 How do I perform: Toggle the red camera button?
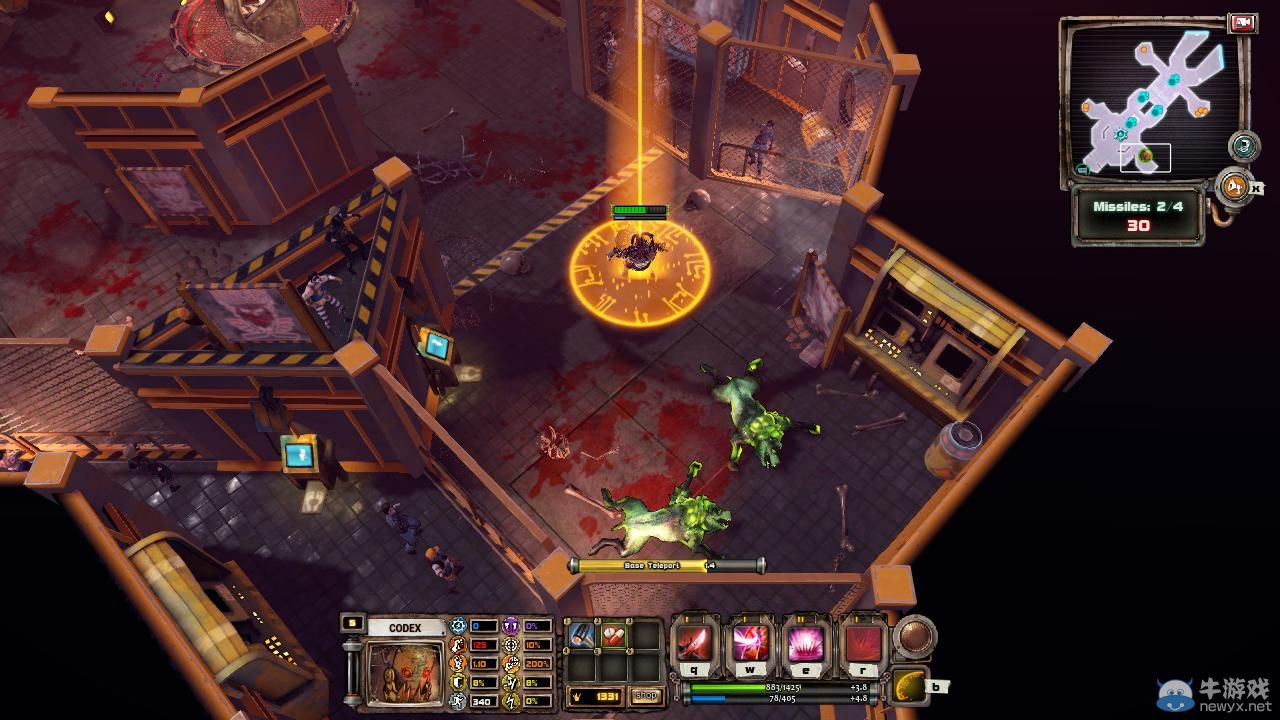click(1243, 23)
